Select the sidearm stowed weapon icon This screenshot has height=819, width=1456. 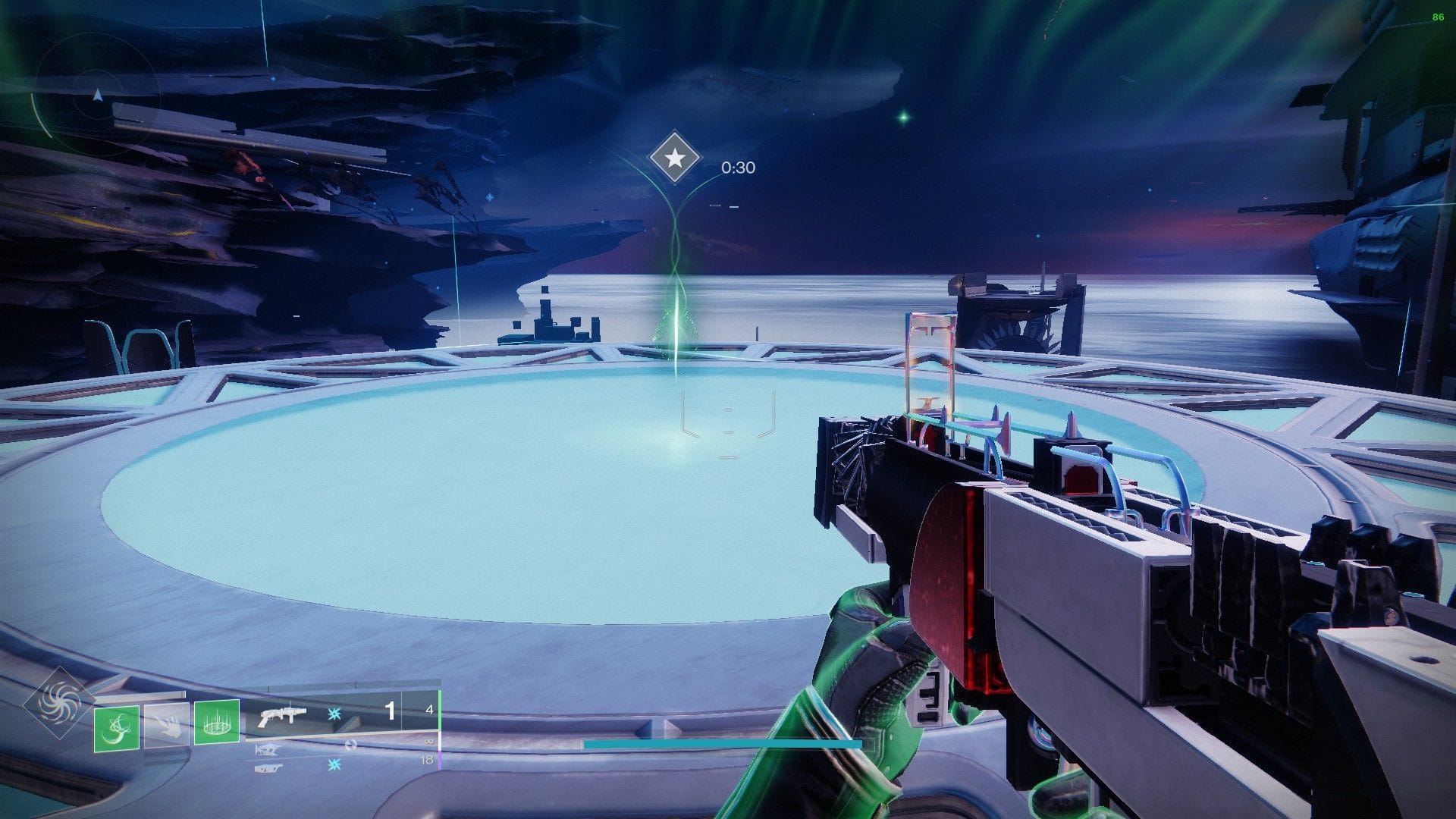(x=269, y=768)
